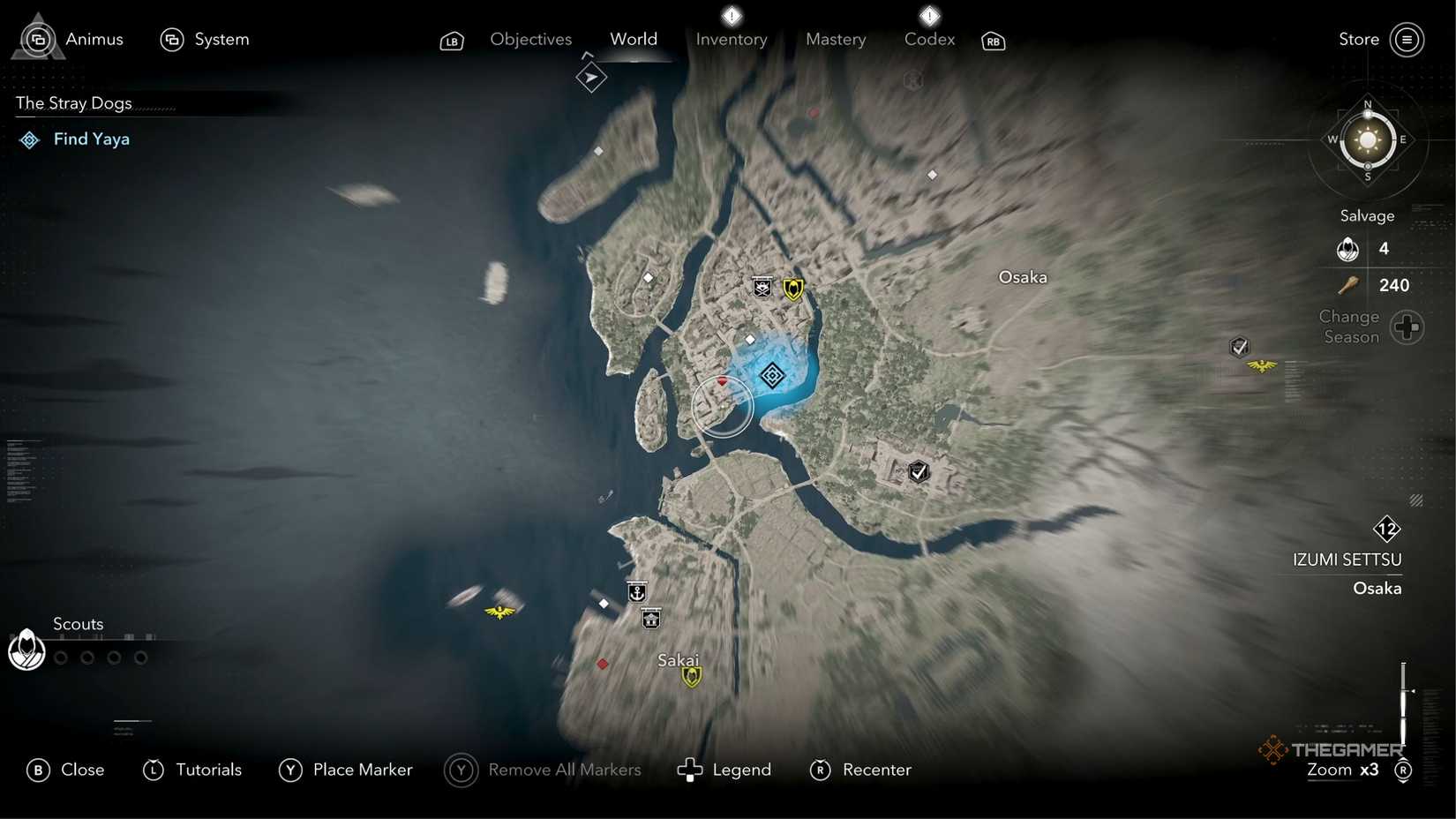The width and height of the screenshot is (1456, 819).
Task: Switch to the Inventory tab
Action: [731, 39]
